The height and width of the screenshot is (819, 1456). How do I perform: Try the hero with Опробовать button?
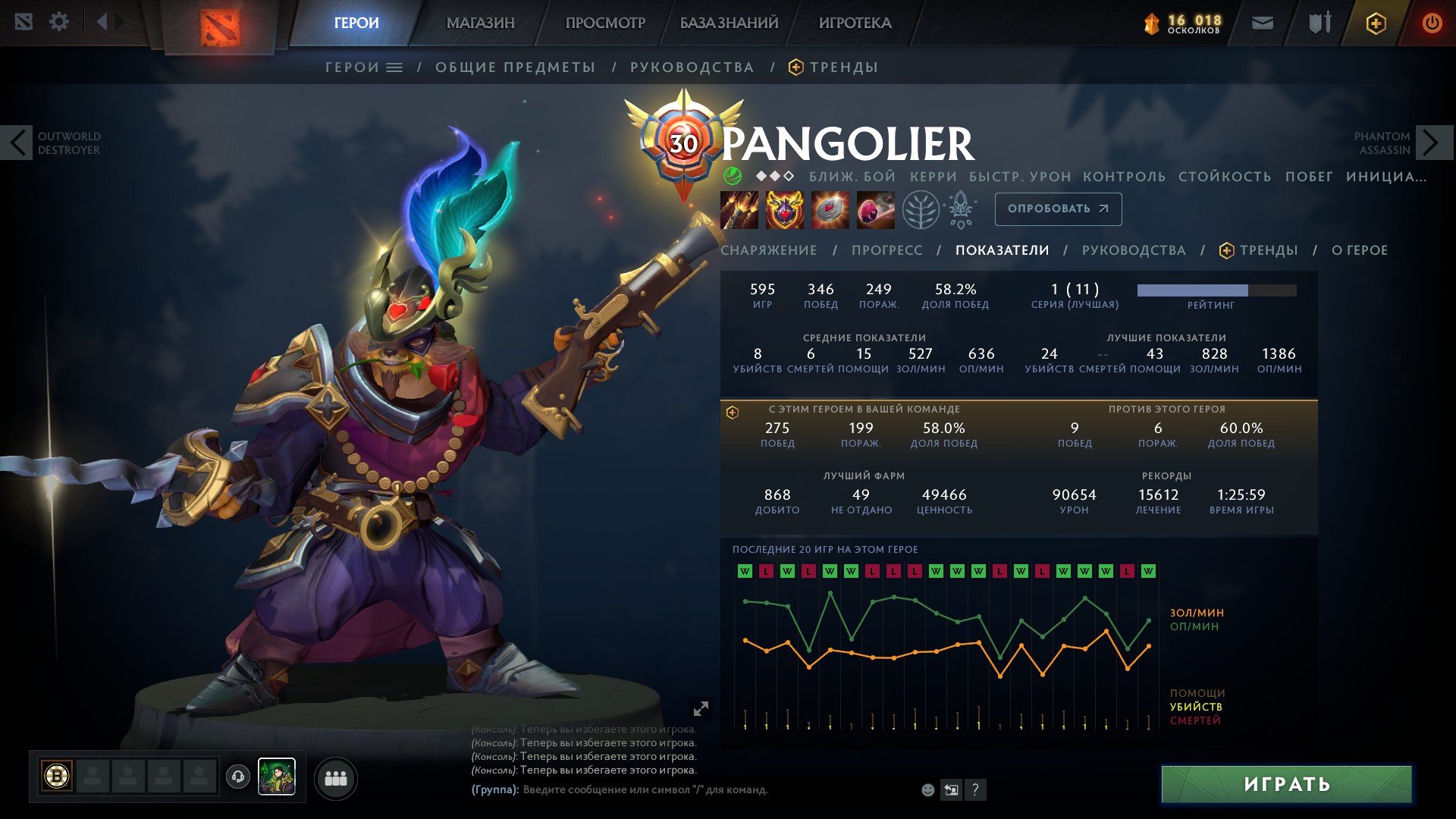(1058, 209)
